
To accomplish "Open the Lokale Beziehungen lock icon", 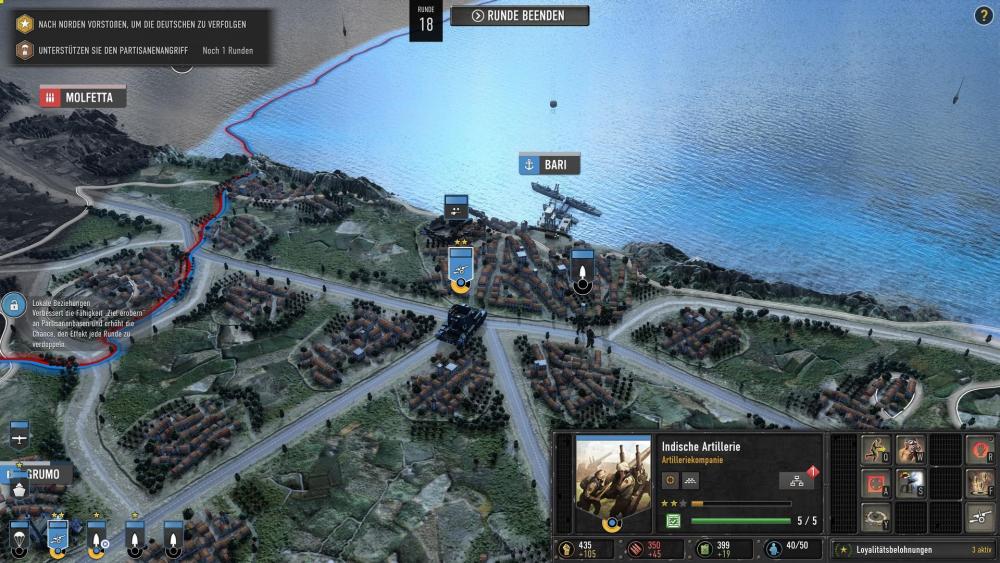I will tap(14, 303).
